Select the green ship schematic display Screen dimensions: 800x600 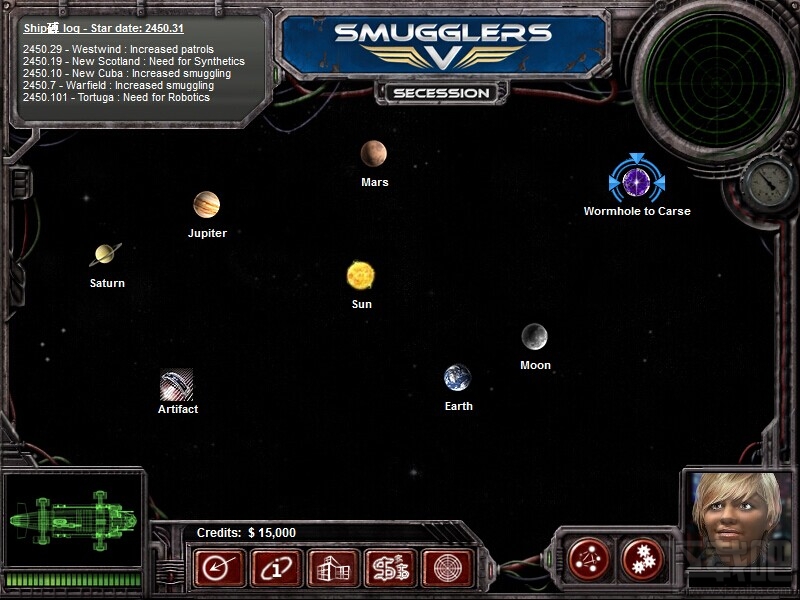pyautogui.click(x=72, y=519)
